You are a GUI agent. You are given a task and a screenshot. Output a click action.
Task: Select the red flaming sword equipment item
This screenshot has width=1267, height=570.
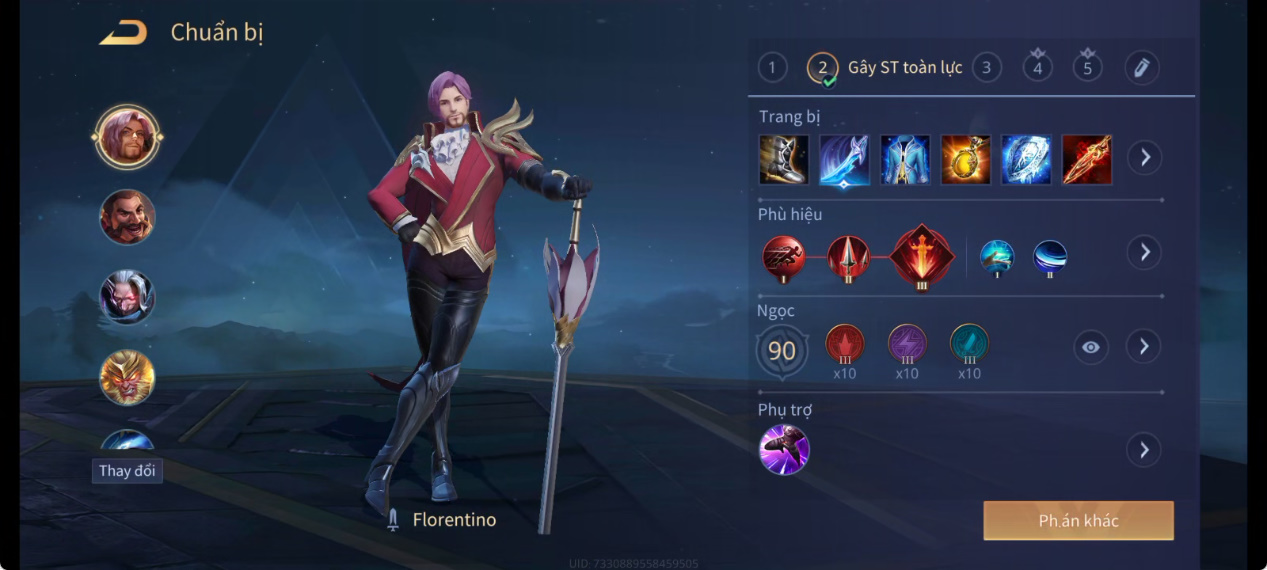[x=1086, y=160]
